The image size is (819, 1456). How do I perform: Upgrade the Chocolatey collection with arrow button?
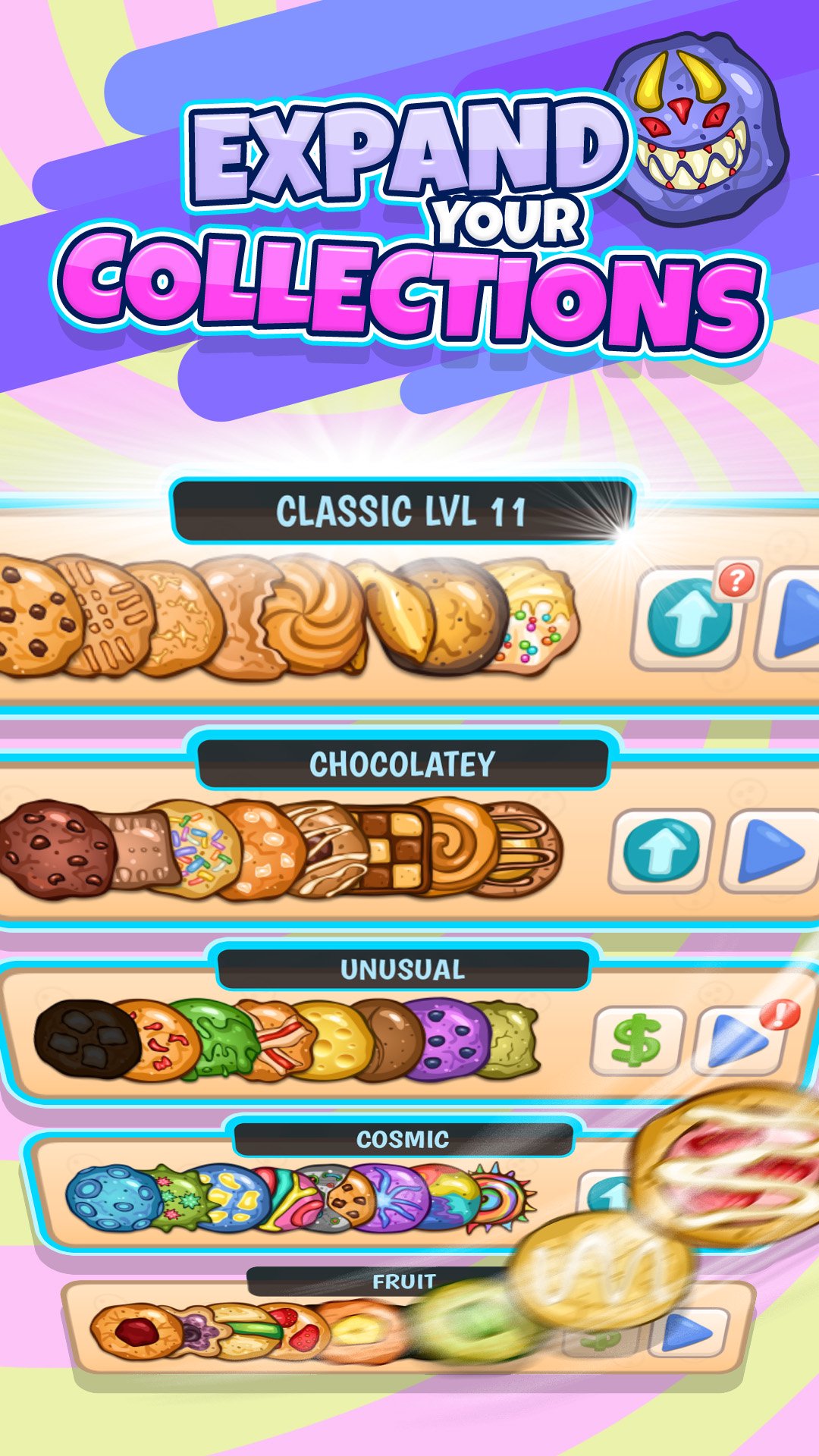pos(661,850)
